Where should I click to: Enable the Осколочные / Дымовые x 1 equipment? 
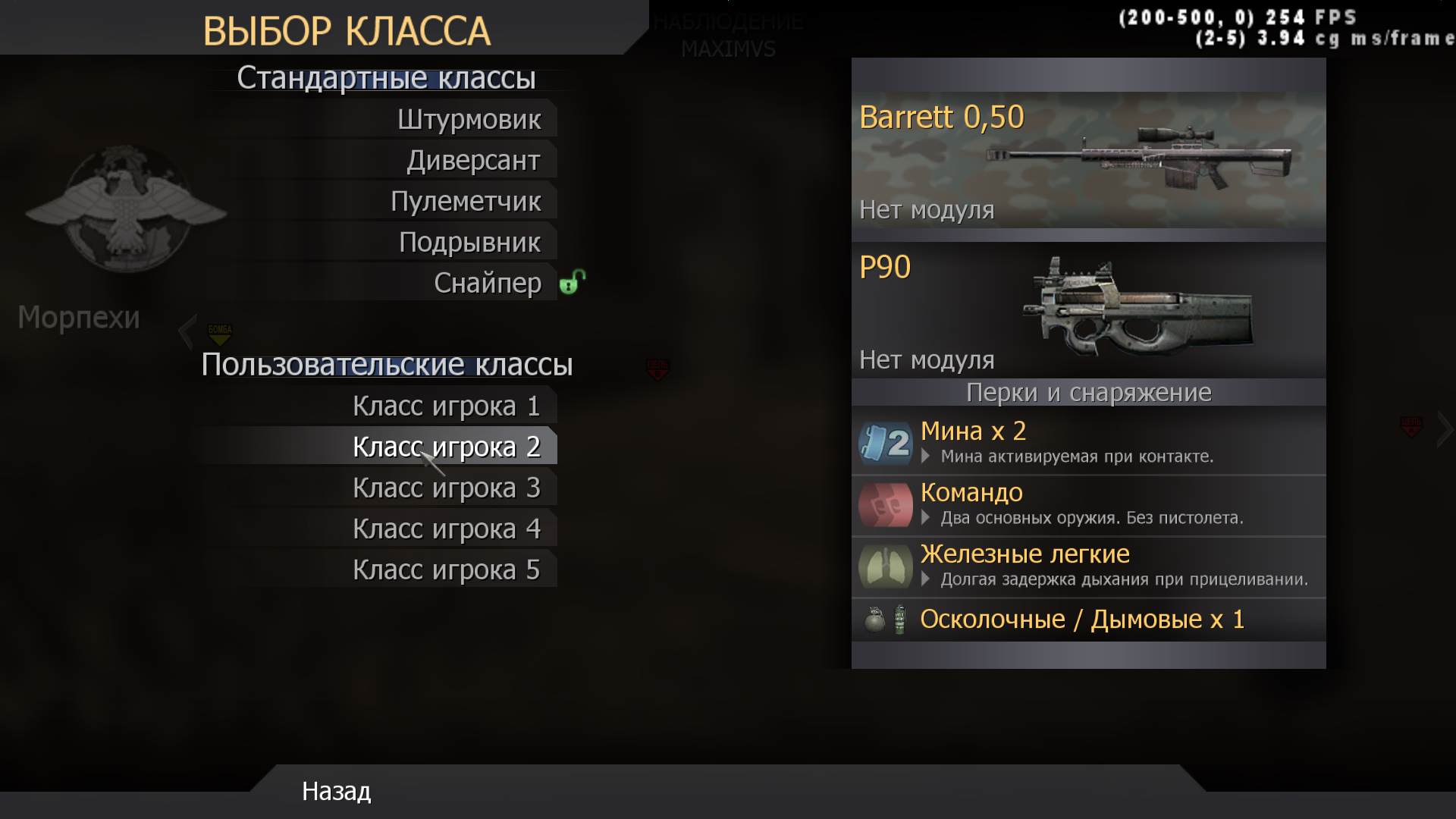point(1082,619)
